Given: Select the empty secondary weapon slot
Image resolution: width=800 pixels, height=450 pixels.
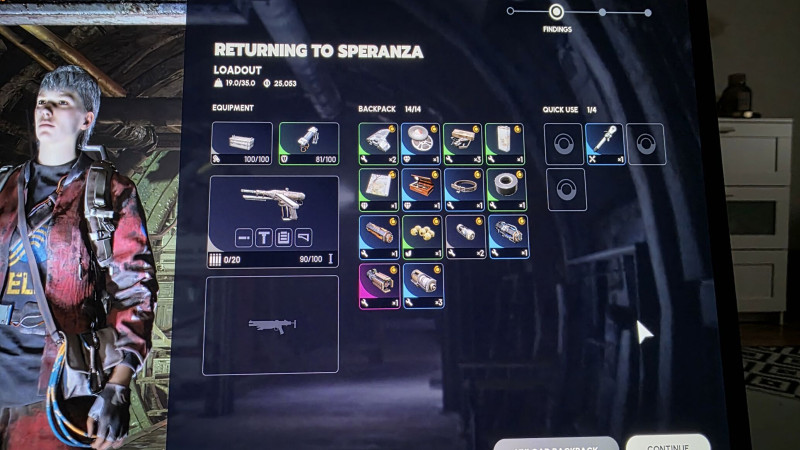Looking at the screenshot, I should tap(271, 325).
